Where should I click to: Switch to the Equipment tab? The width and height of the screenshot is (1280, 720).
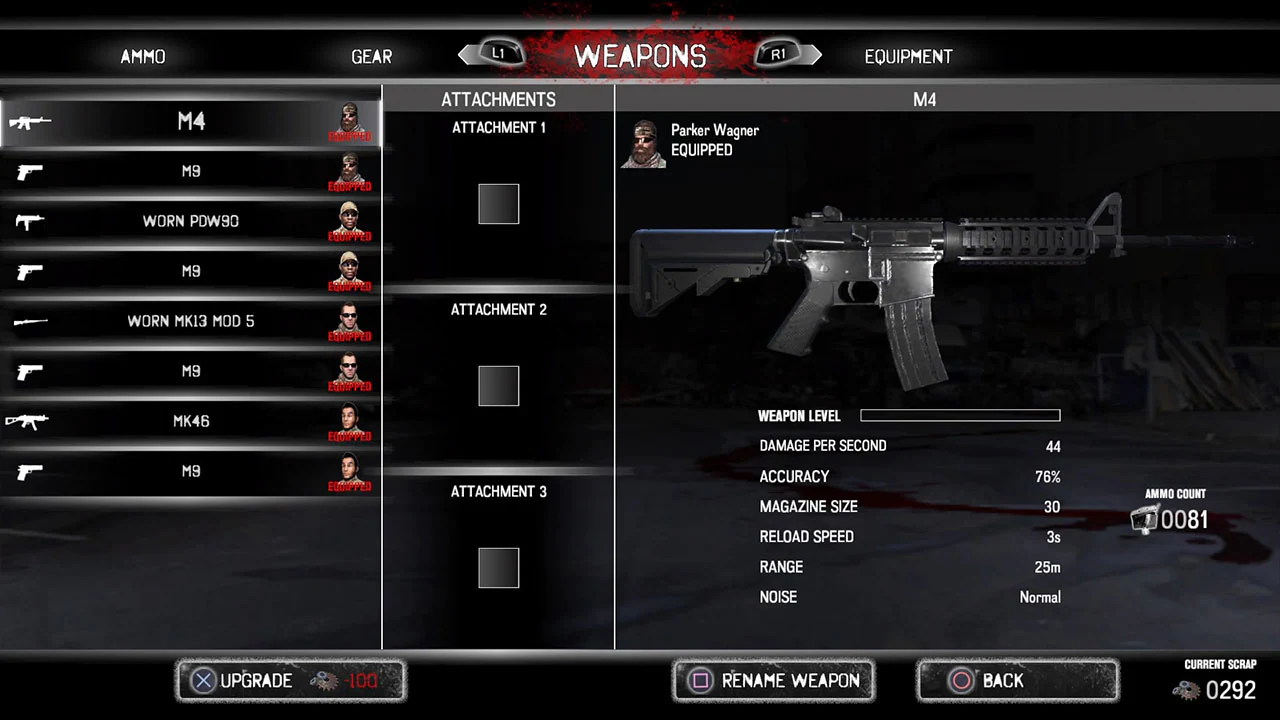click(908, 56)
